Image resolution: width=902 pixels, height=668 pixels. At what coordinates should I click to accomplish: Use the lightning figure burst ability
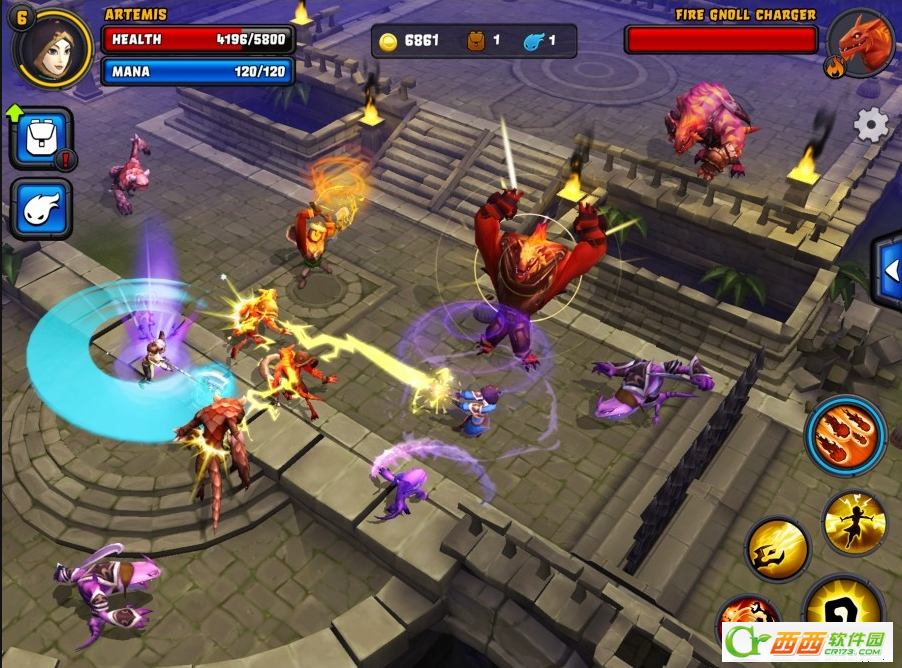click(854, 522)
